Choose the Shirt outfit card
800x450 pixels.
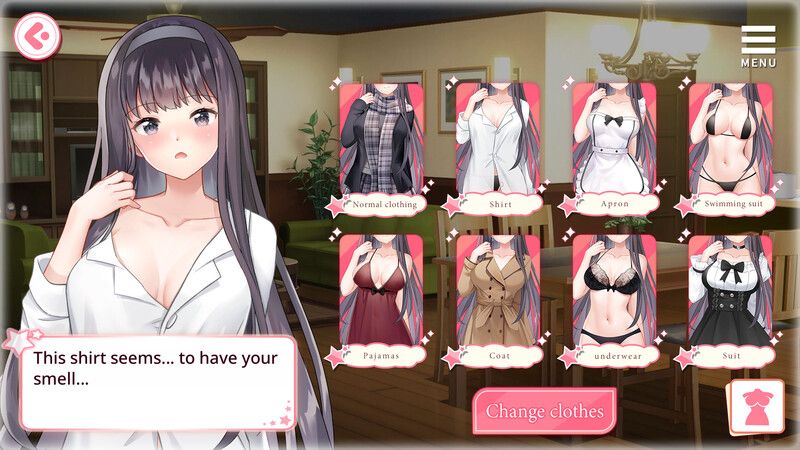click(x=497, y=146)
